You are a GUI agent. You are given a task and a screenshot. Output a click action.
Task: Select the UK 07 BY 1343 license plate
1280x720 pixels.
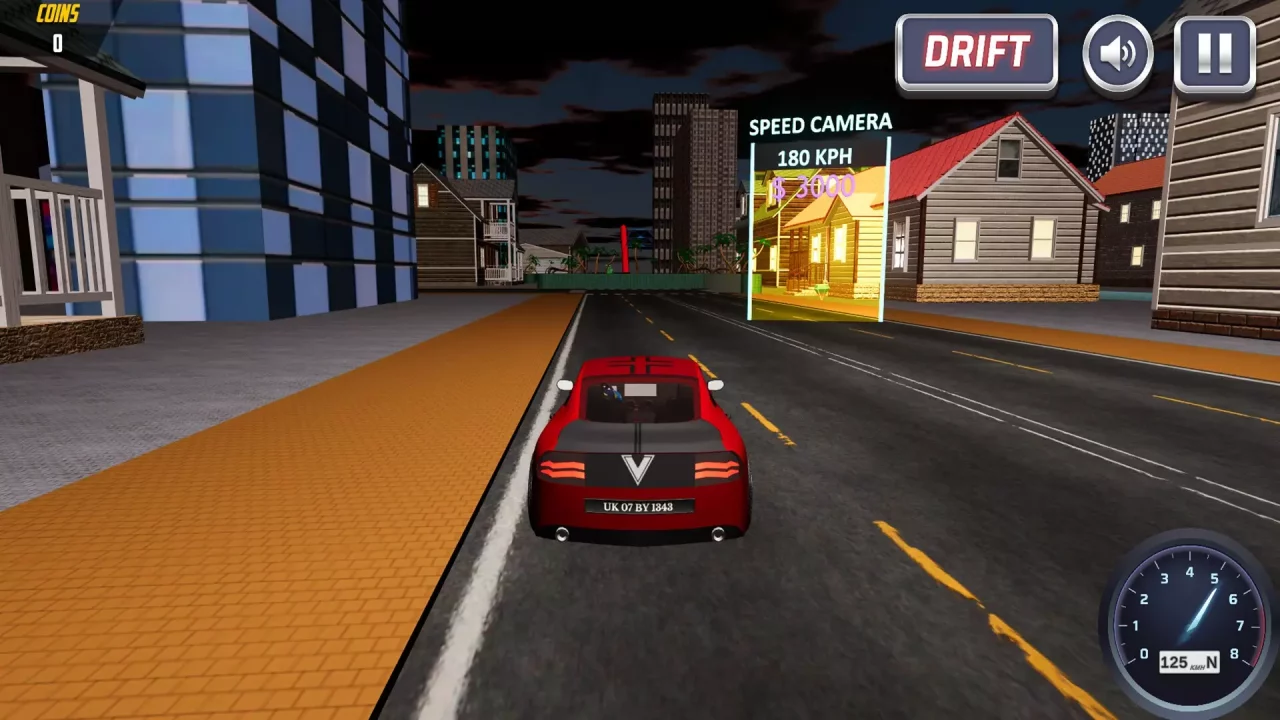(x=638, y=507)
